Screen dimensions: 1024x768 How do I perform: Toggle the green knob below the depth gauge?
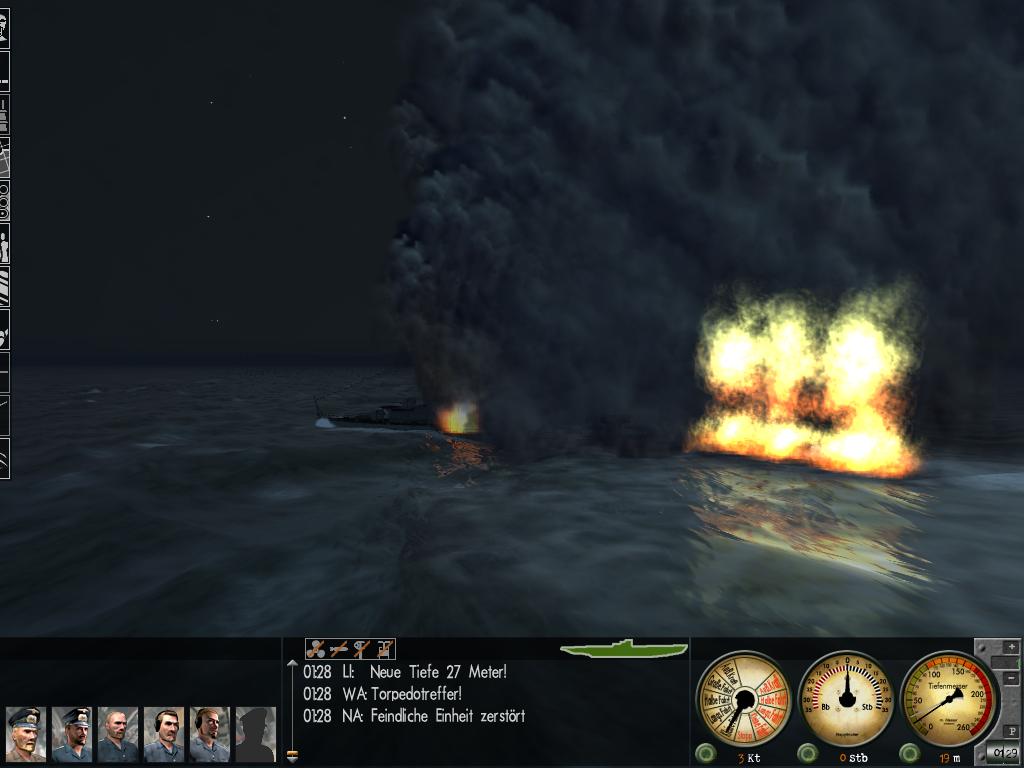911,753
